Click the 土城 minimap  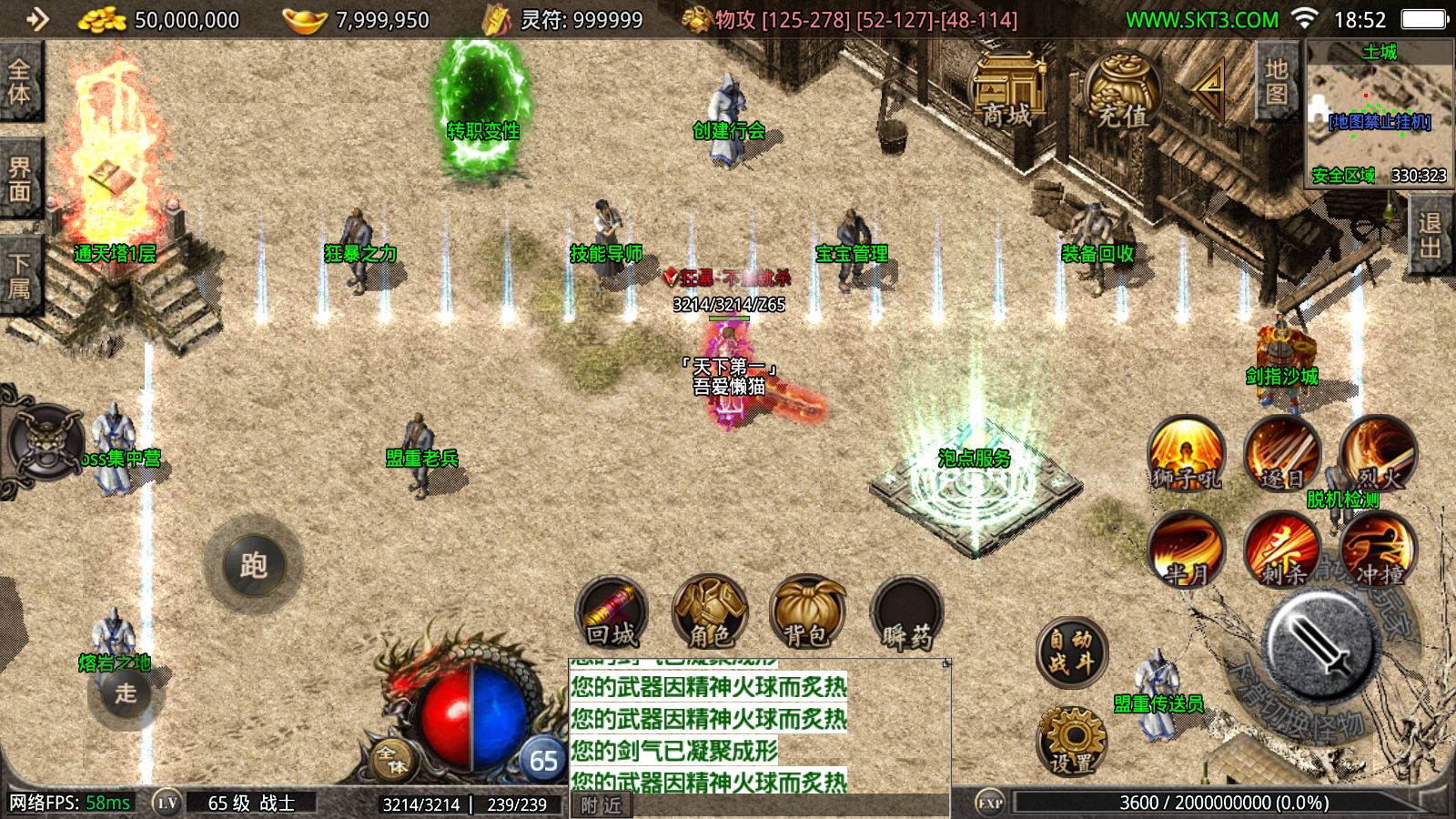(x=1380, y=114)
